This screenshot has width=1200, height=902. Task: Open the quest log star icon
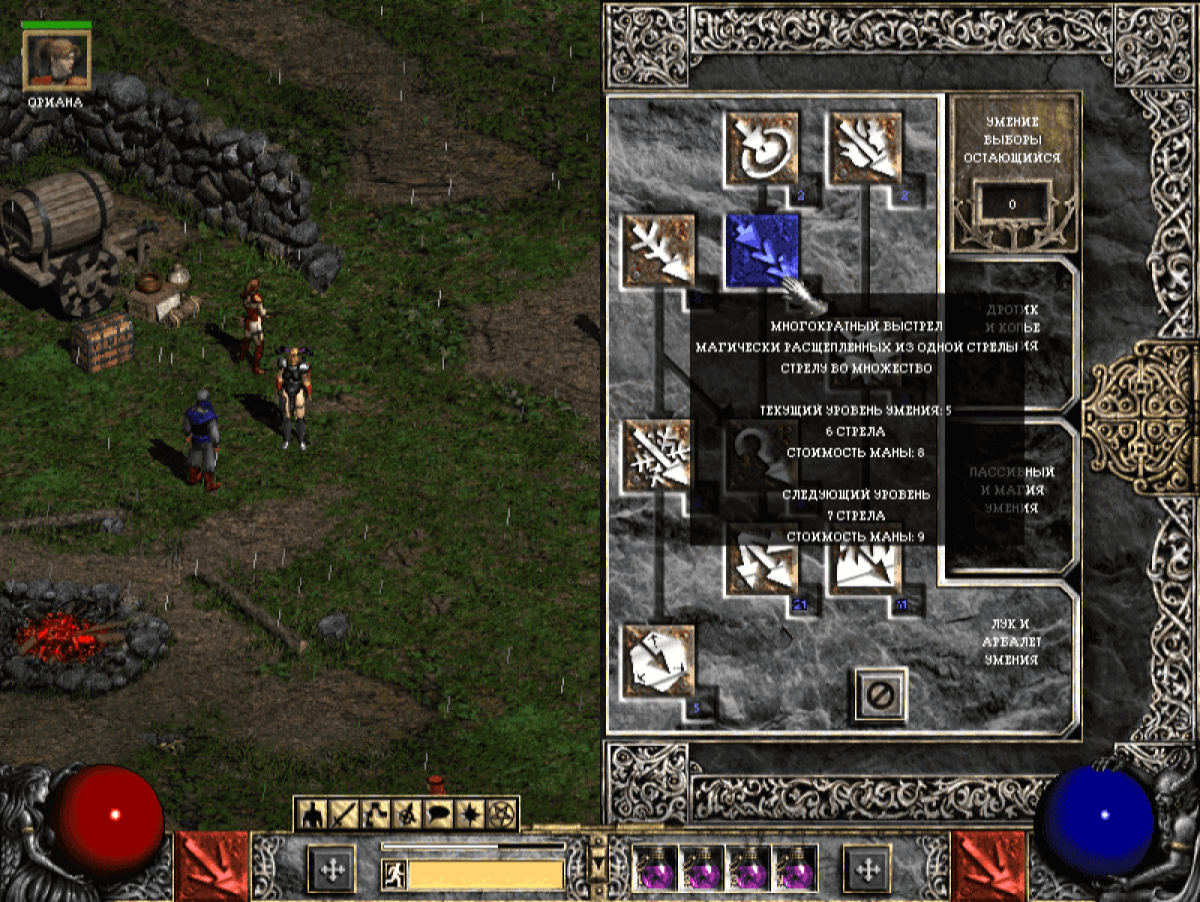coord(468,815)
